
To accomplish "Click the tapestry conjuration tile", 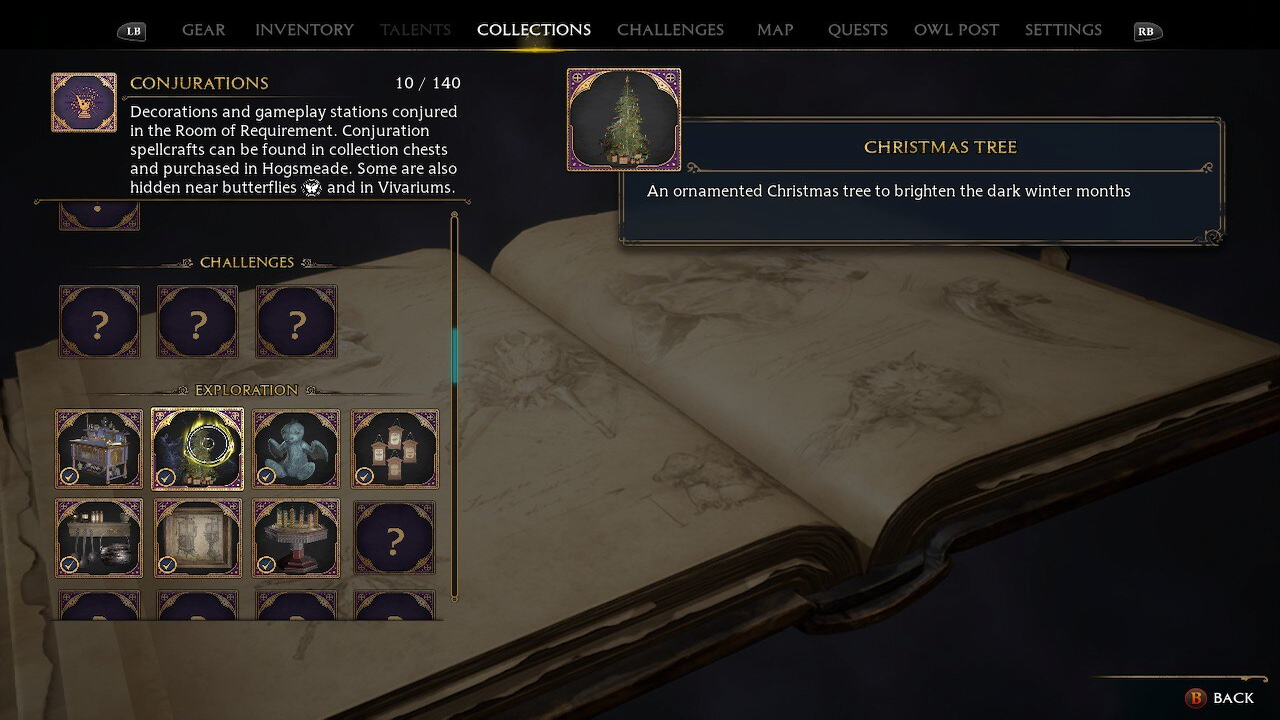I will tap(198, 538).
